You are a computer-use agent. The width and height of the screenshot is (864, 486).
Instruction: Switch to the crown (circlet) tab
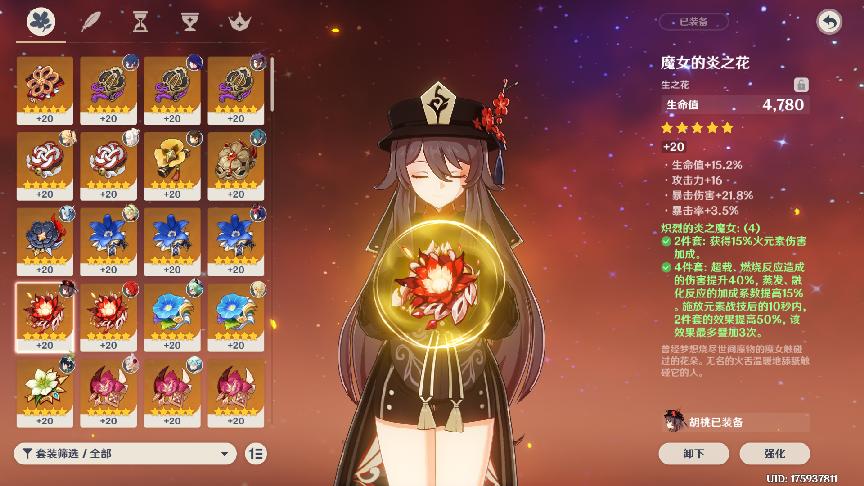coord(238,21)
